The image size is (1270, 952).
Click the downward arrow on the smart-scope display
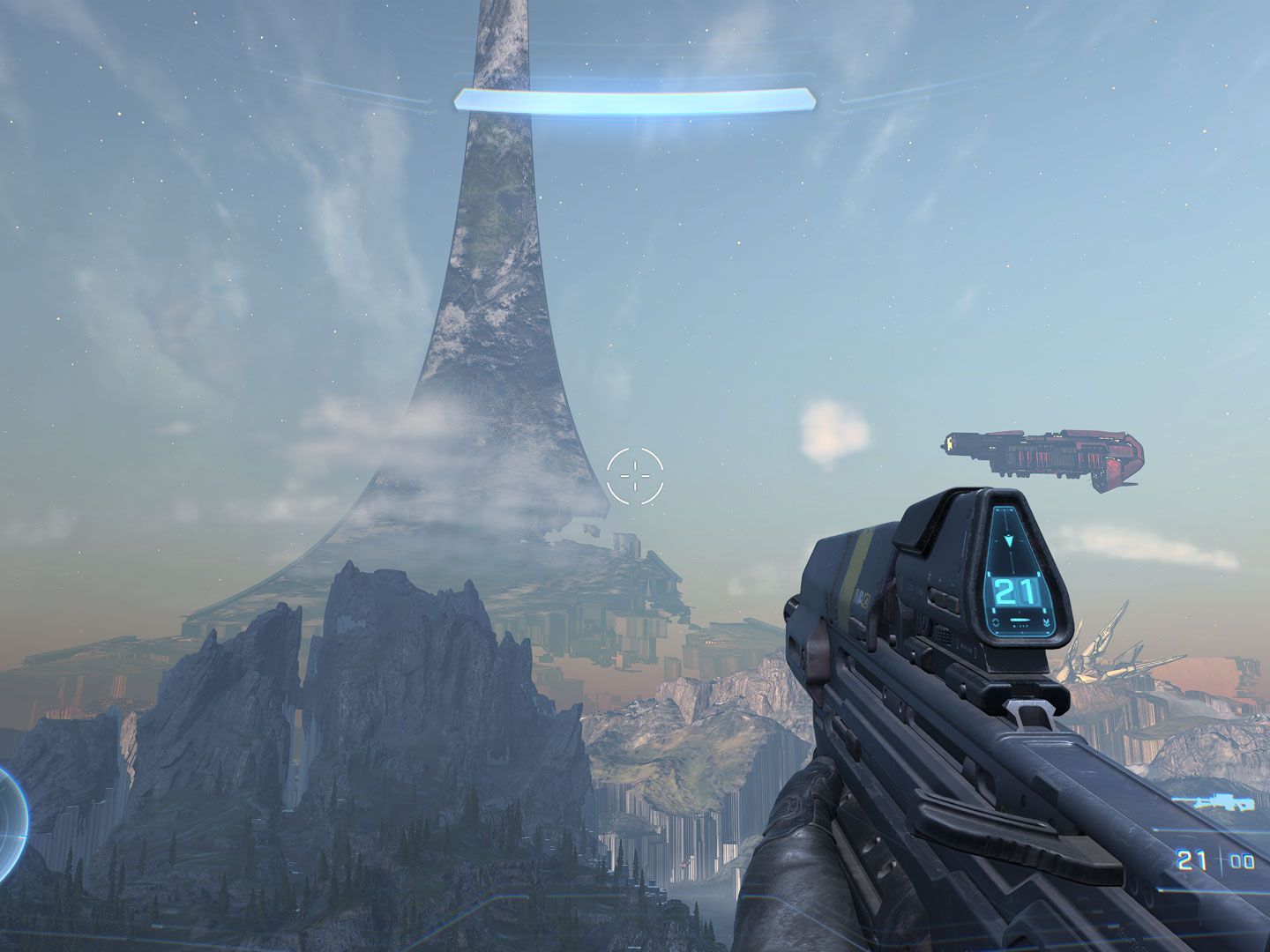pos(1010,539)
